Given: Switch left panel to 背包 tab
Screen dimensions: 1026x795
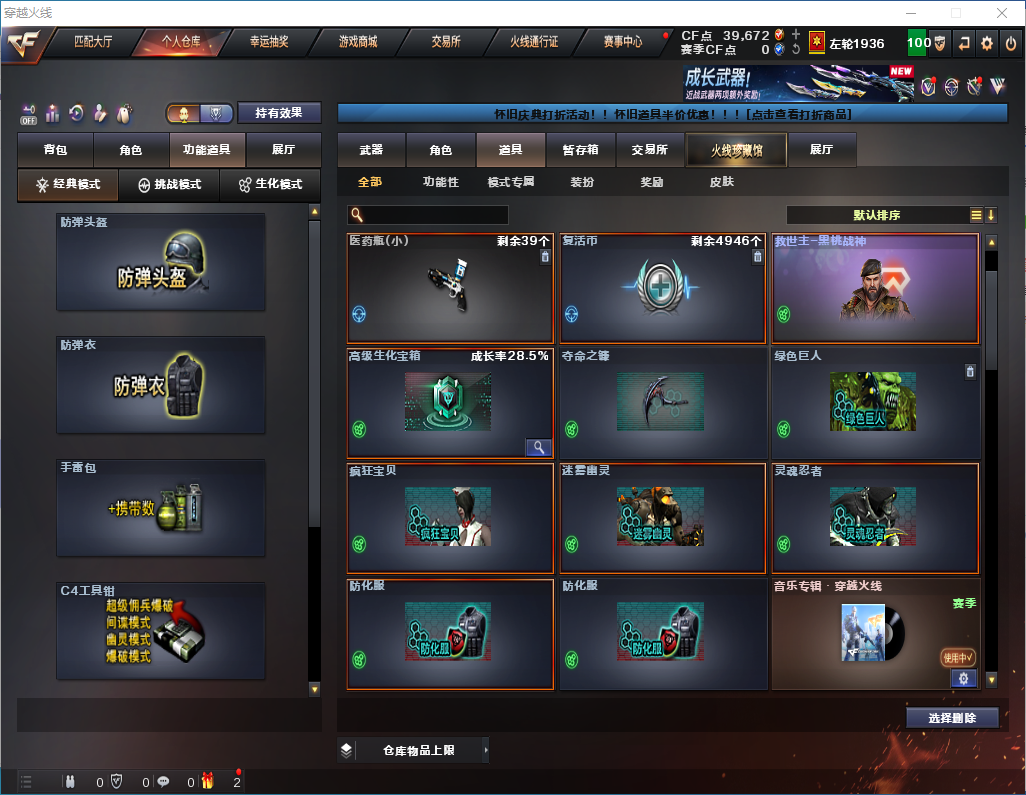Looking at the screenshot, I should click(55, 150).
